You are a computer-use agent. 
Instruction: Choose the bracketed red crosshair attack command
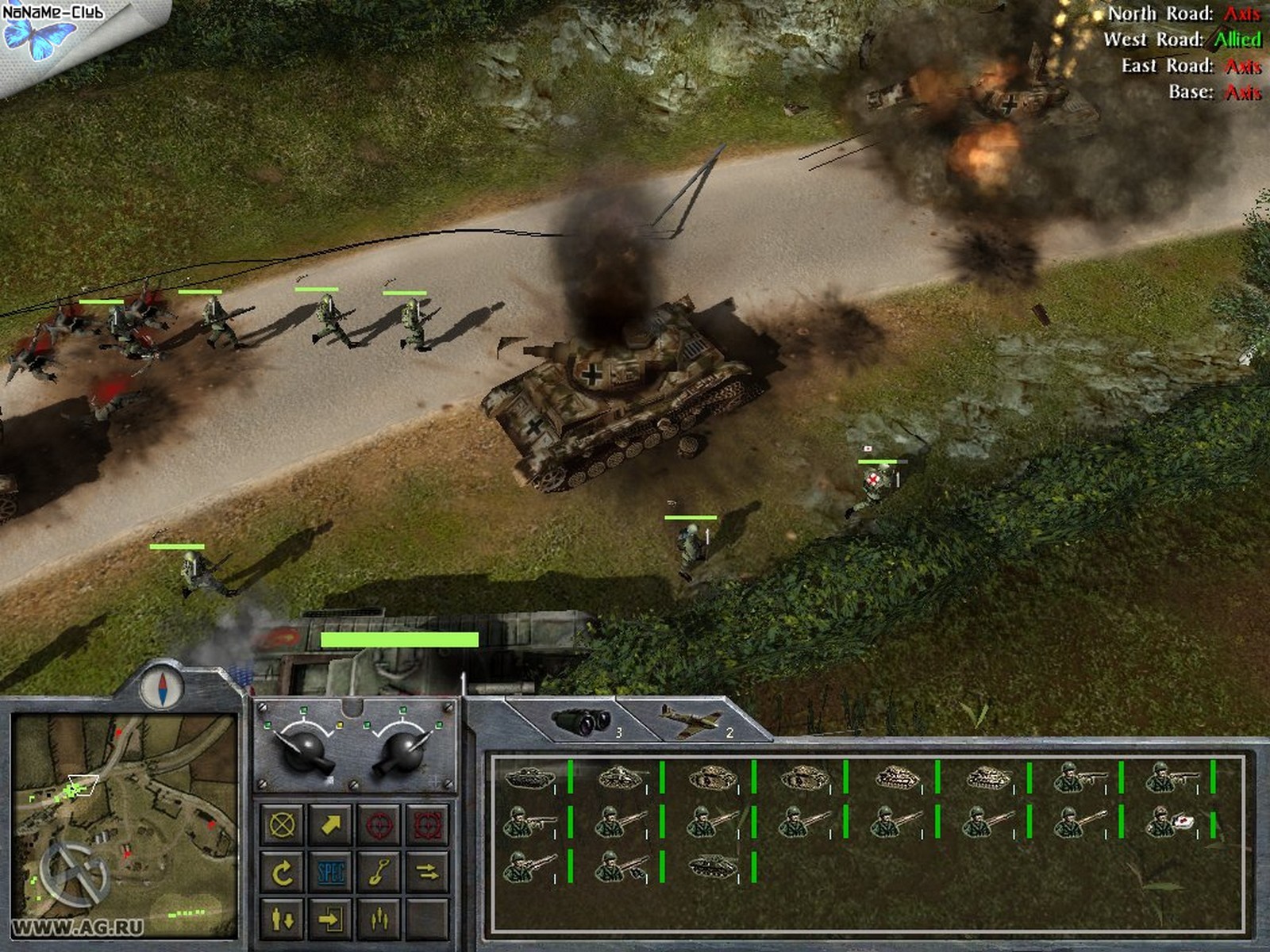427,825
